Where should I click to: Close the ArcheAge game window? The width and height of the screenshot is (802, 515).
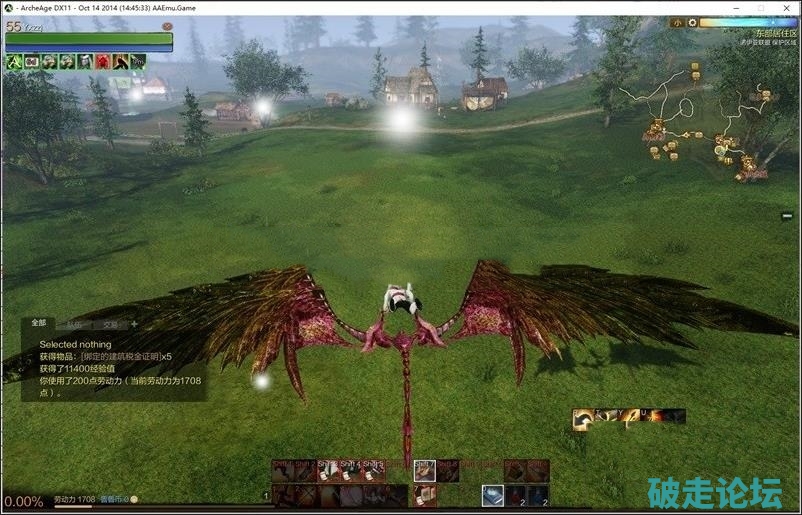(784, 7)
